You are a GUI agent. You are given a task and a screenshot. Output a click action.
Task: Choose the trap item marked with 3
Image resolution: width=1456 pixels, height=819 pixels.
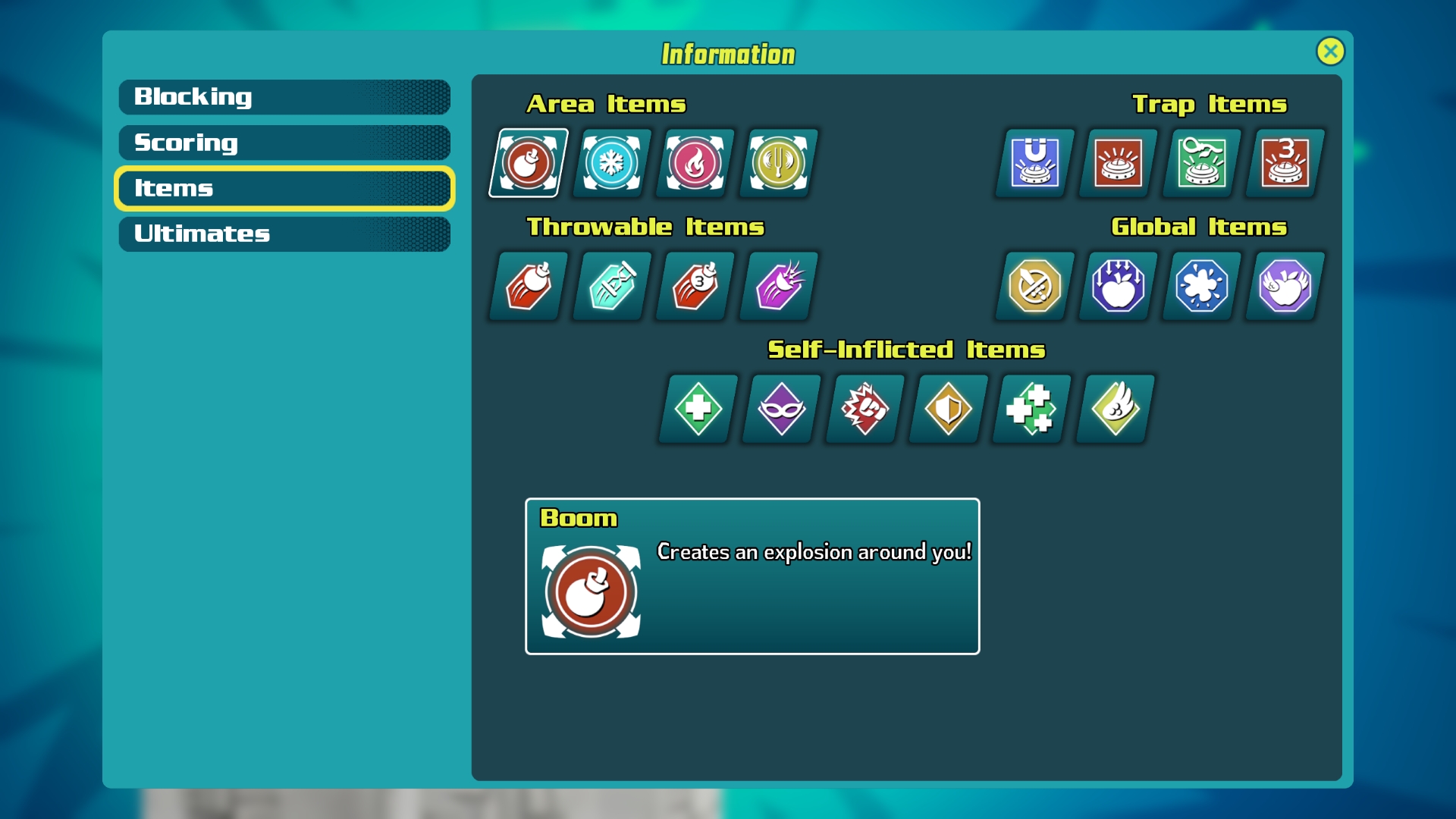click(x=1285, y=163)
